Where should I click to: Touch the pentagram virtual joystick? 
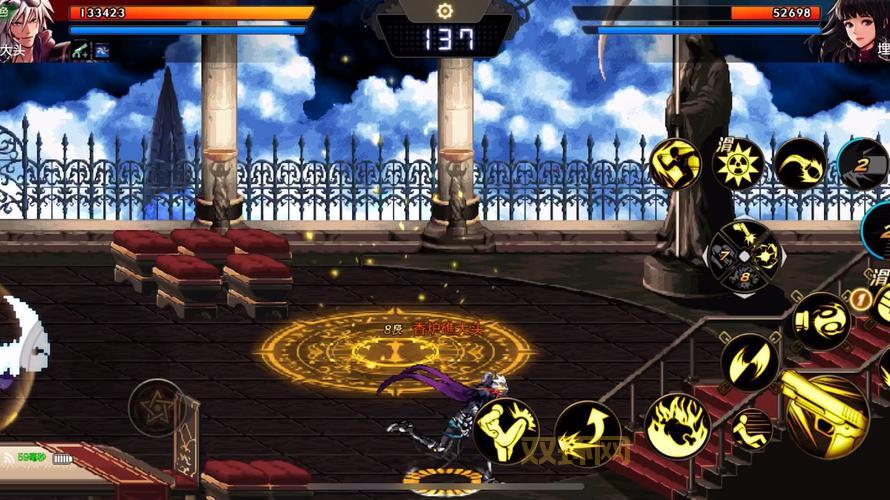tap(156, 407)
